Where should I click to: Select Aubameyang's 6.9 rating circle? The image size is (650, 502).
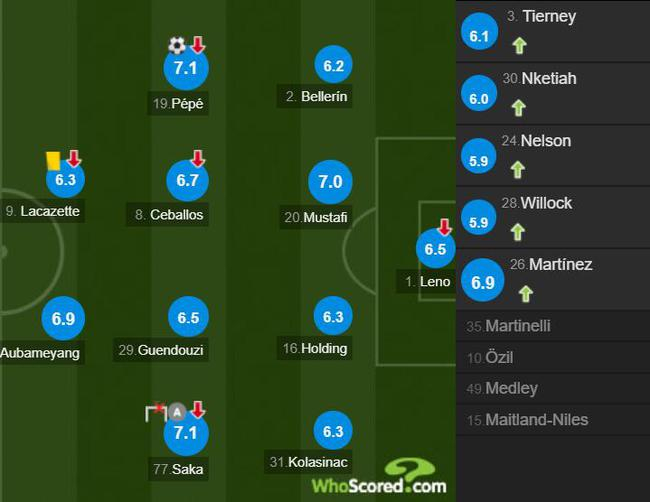[x=64, y=319]
